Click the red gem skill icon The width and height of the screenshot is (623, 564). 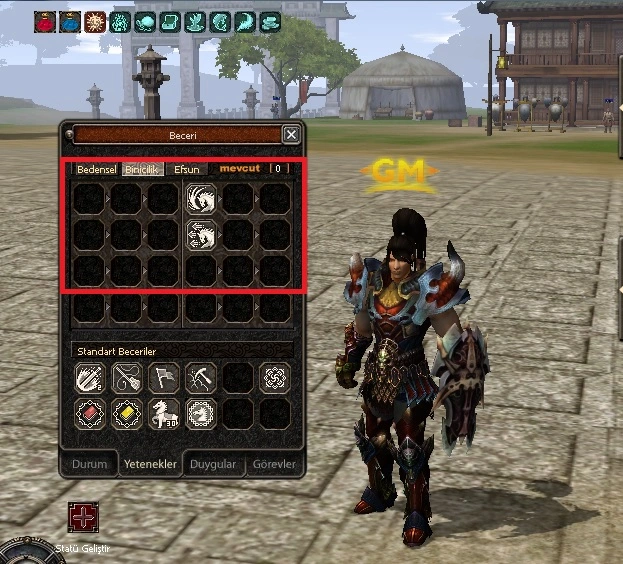(89, 414)
